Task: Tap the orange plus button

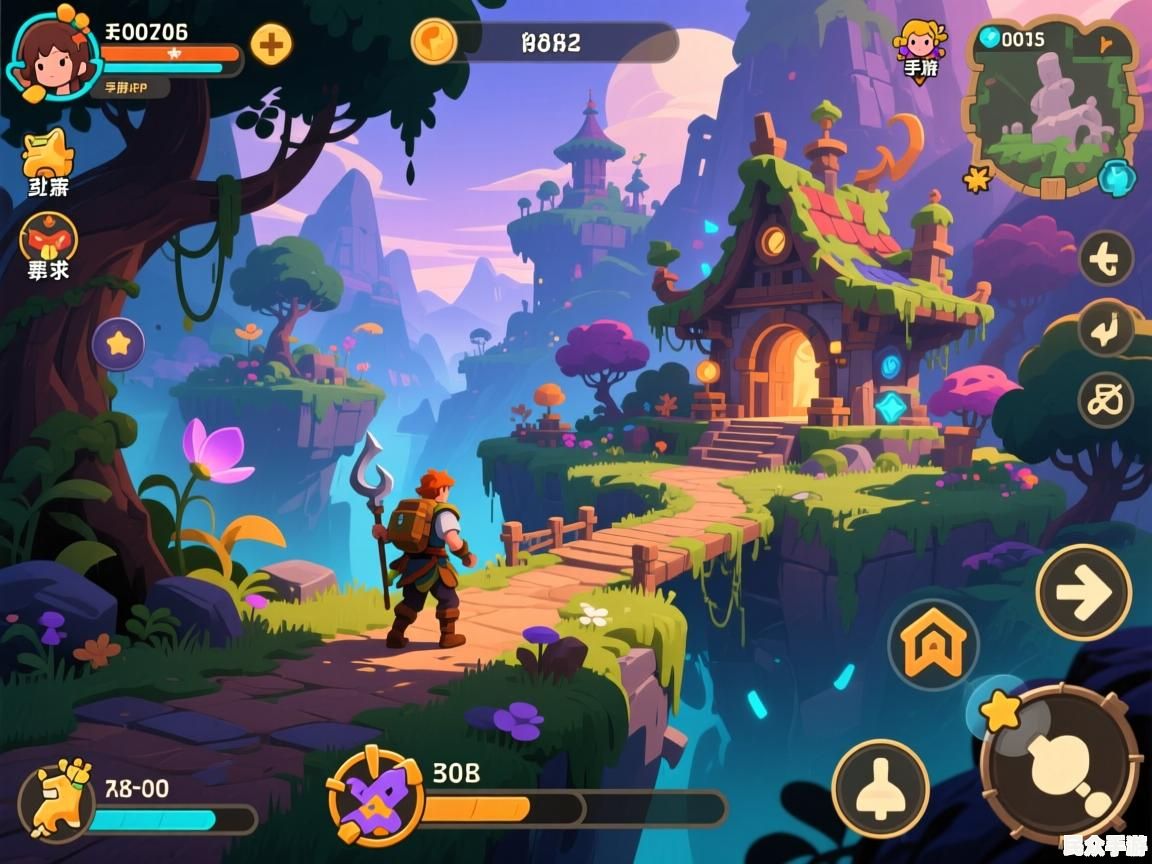Action: [271, 44]
